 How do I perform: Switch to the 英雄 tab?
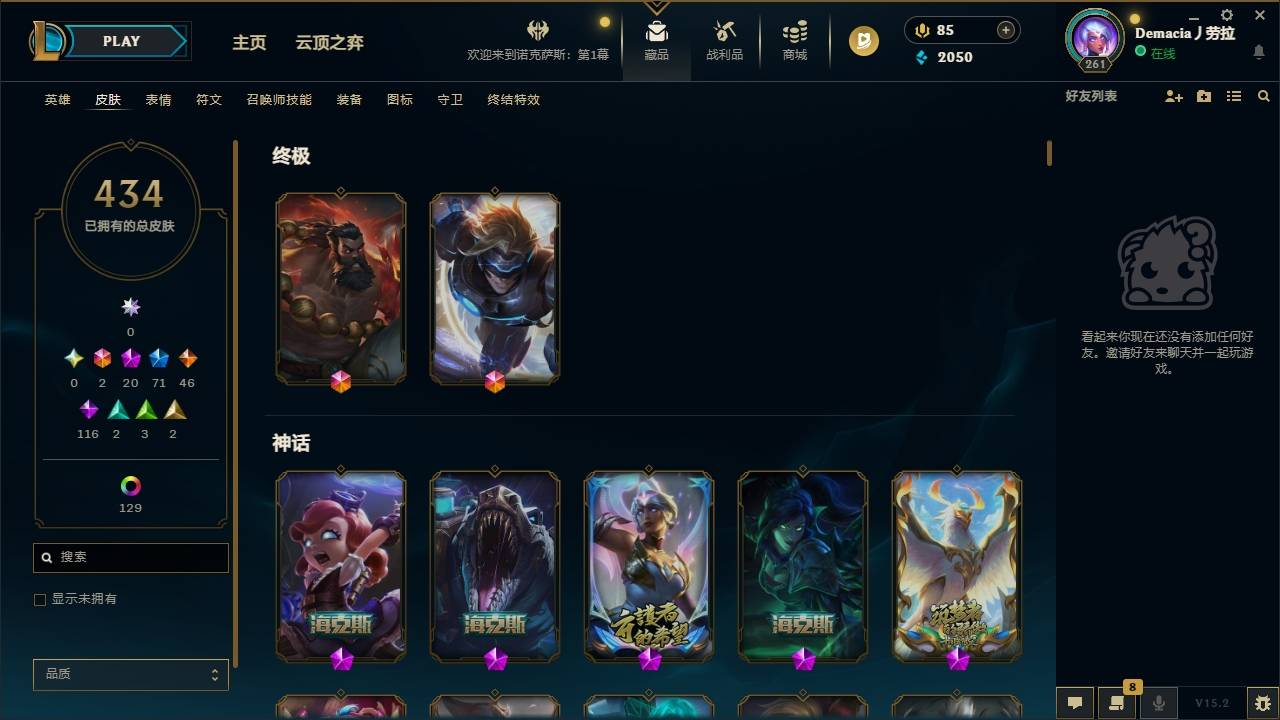57,100
